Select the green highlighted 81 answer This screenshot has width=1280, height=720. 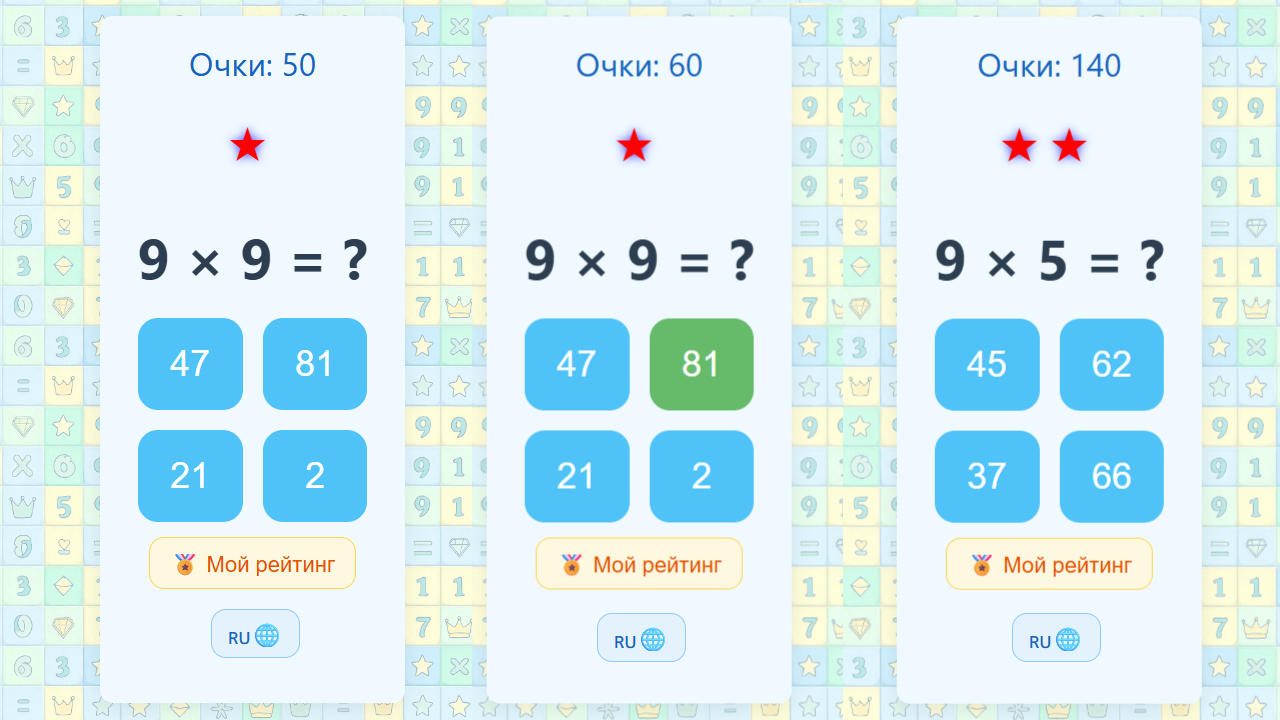701,364
